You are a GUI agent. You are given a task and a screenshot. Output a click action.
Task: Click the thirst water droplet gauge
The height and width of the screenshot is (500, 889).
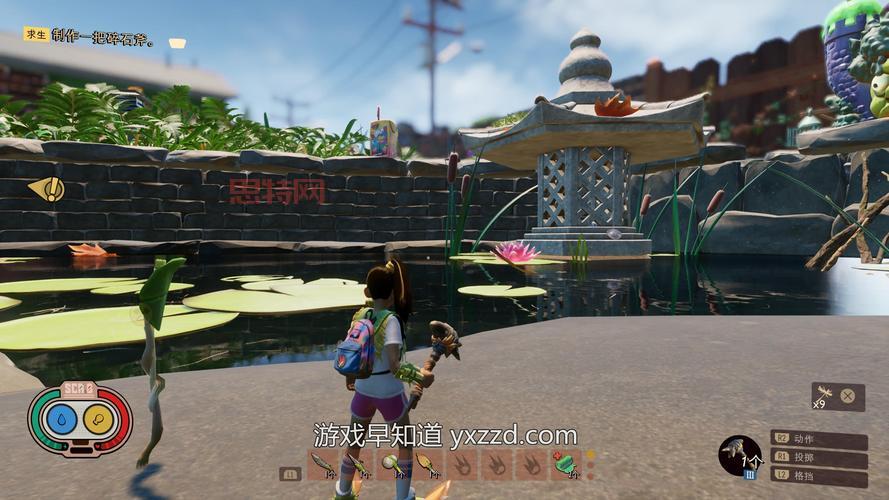click(64, 420)
